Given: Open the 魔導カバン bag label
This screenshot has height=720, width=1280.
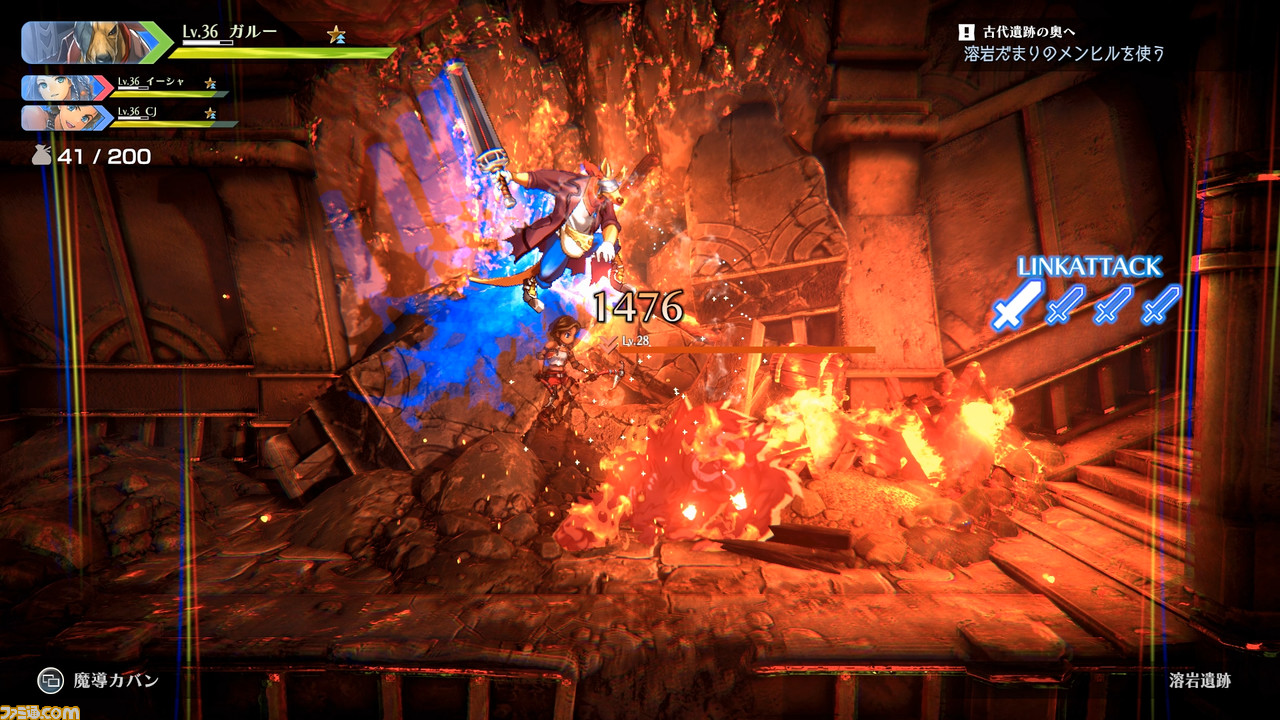Looking at the screenshot, I should (x=116, y=681).
